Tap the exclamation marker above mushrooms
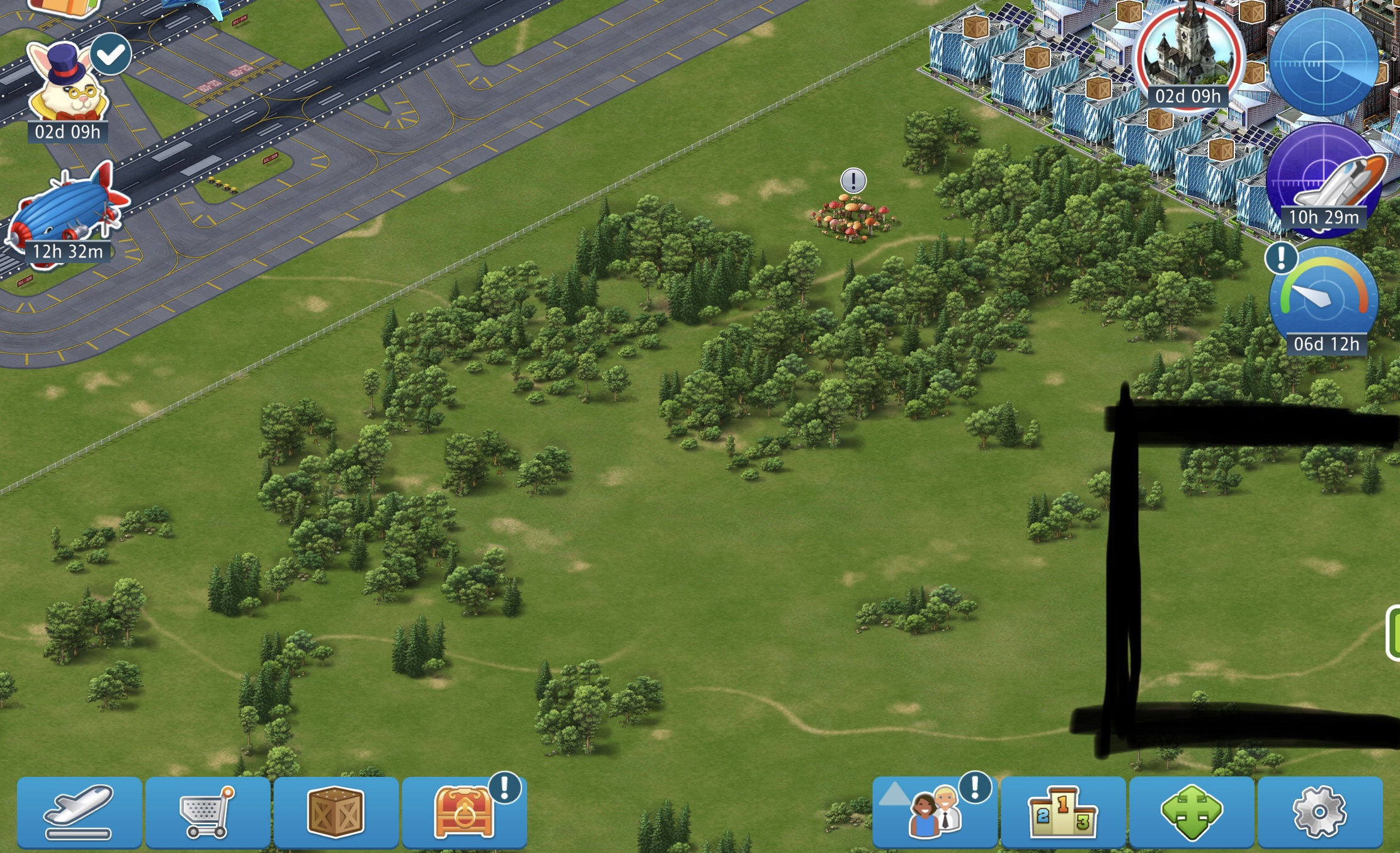Screen dimensions: 1400x853 (853, 181)
